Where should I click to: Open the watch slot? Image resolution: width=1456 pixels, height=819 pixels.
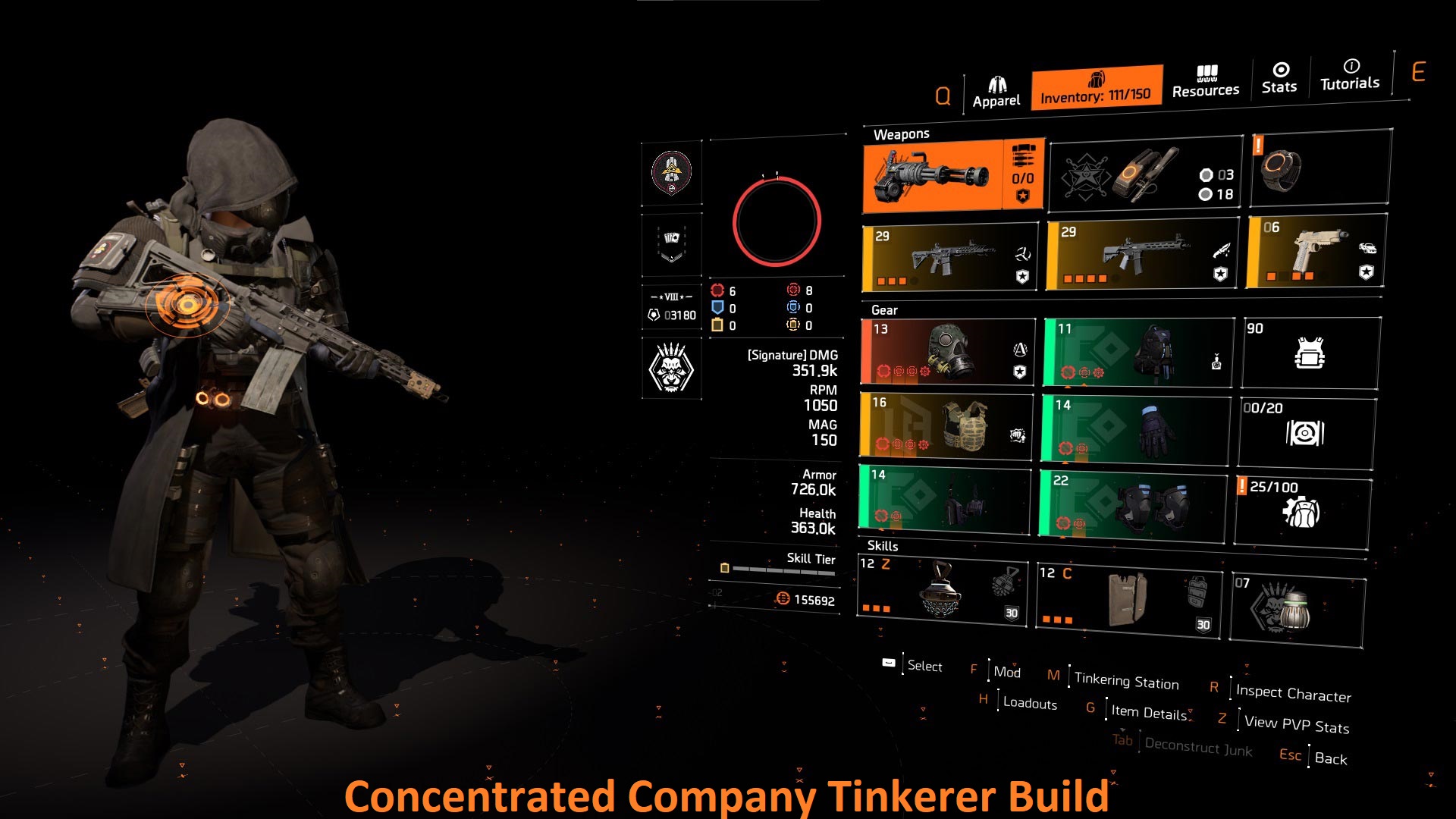[x=1319, y=168]
